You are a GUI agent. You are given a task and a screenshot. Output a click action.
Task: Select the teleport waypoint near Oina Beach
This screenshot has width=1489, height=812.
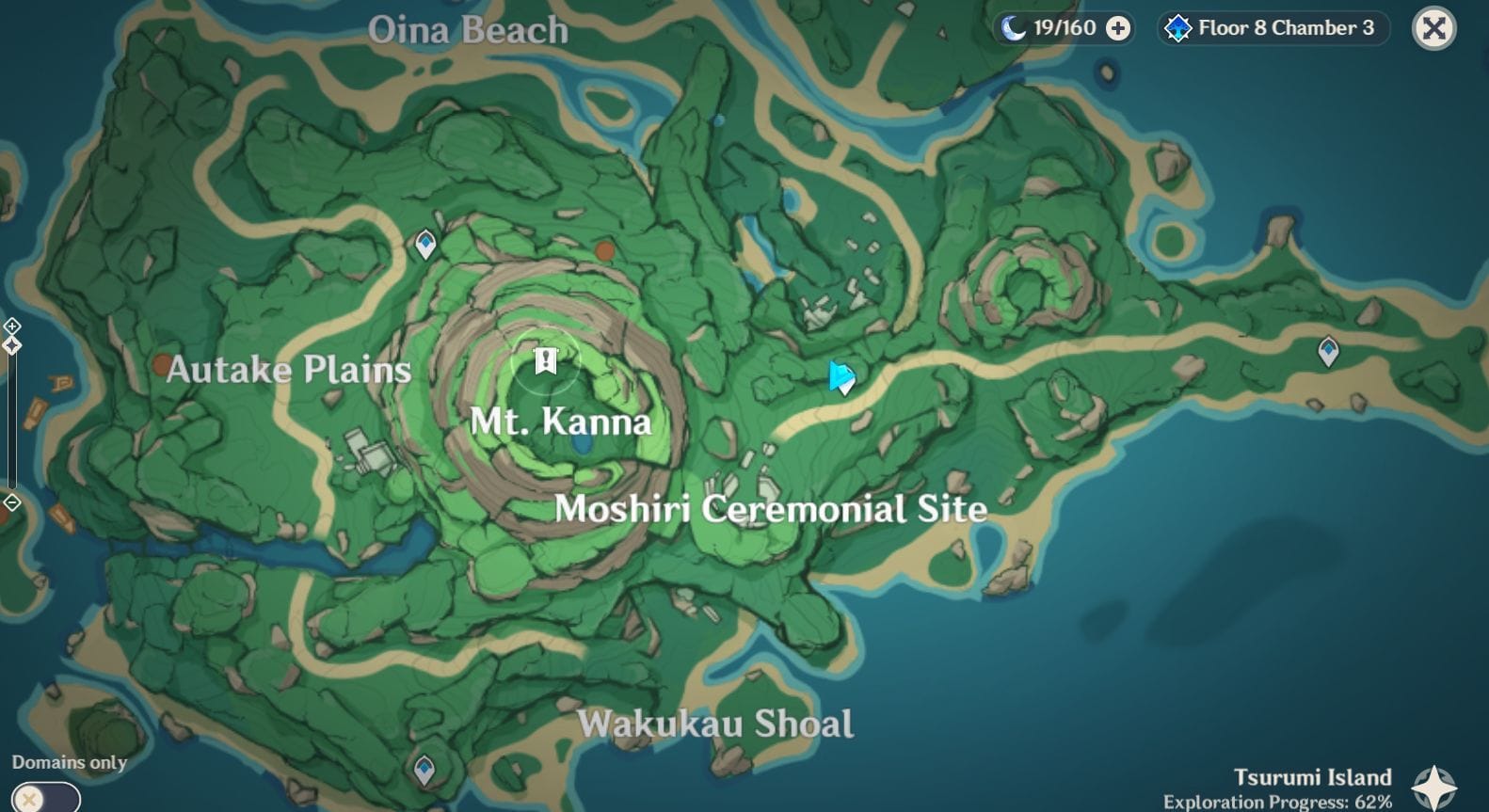[x=424, y=244]
